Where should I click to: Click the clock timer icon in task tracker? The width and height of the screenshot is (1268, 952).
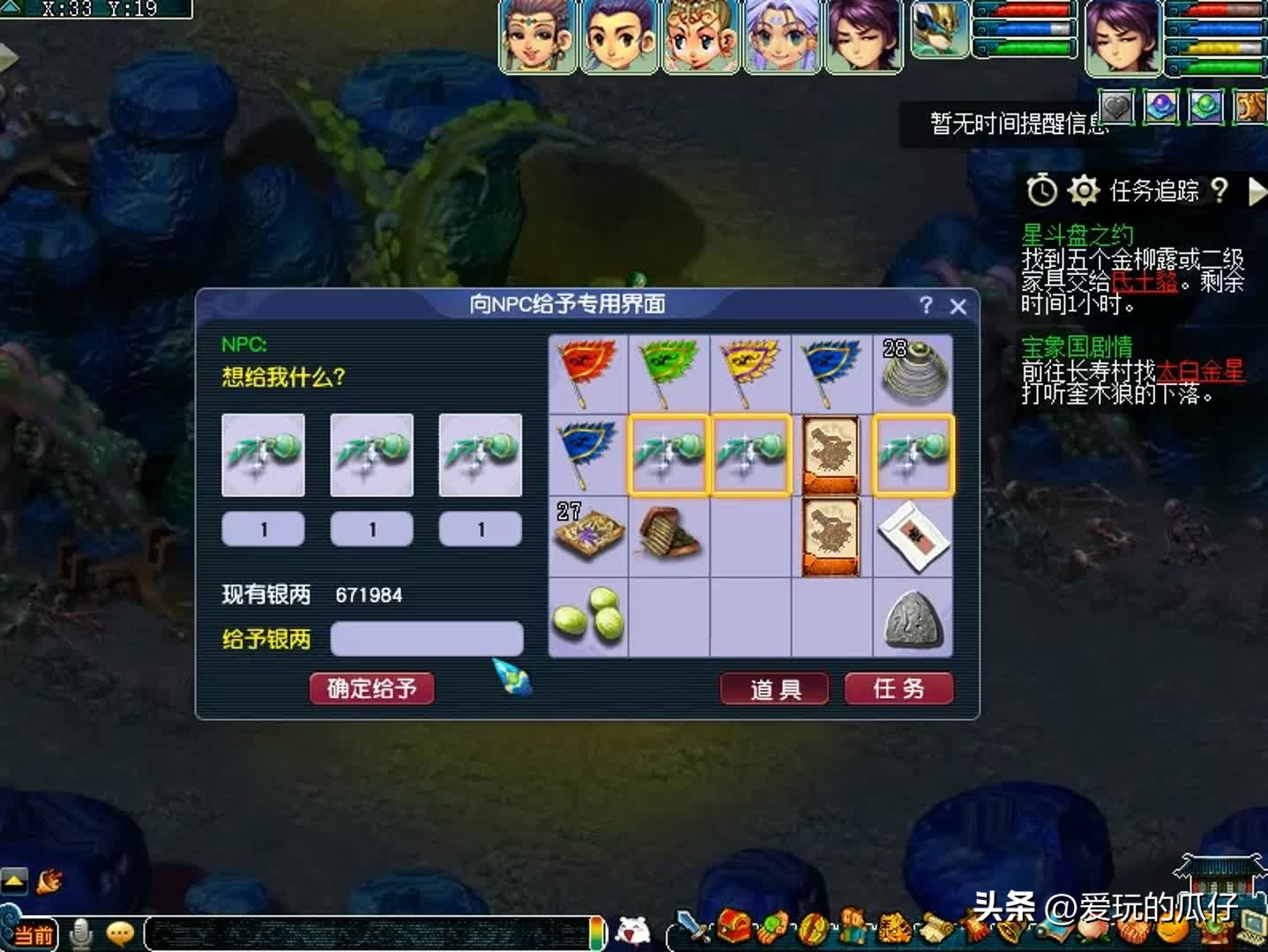coord(1041,190)
